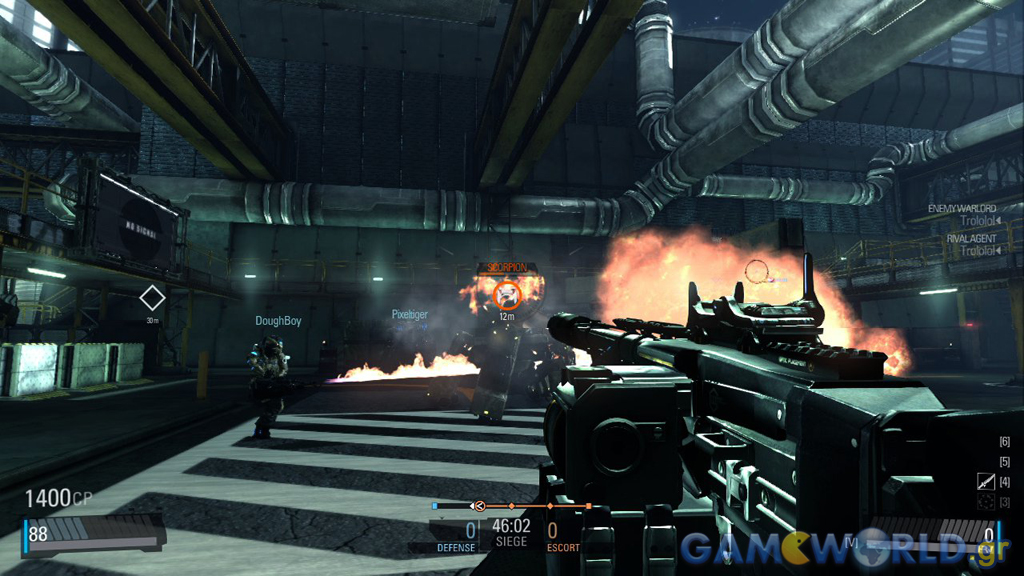Click the diamond objective waypoint marker

click(x=152, y=298)
